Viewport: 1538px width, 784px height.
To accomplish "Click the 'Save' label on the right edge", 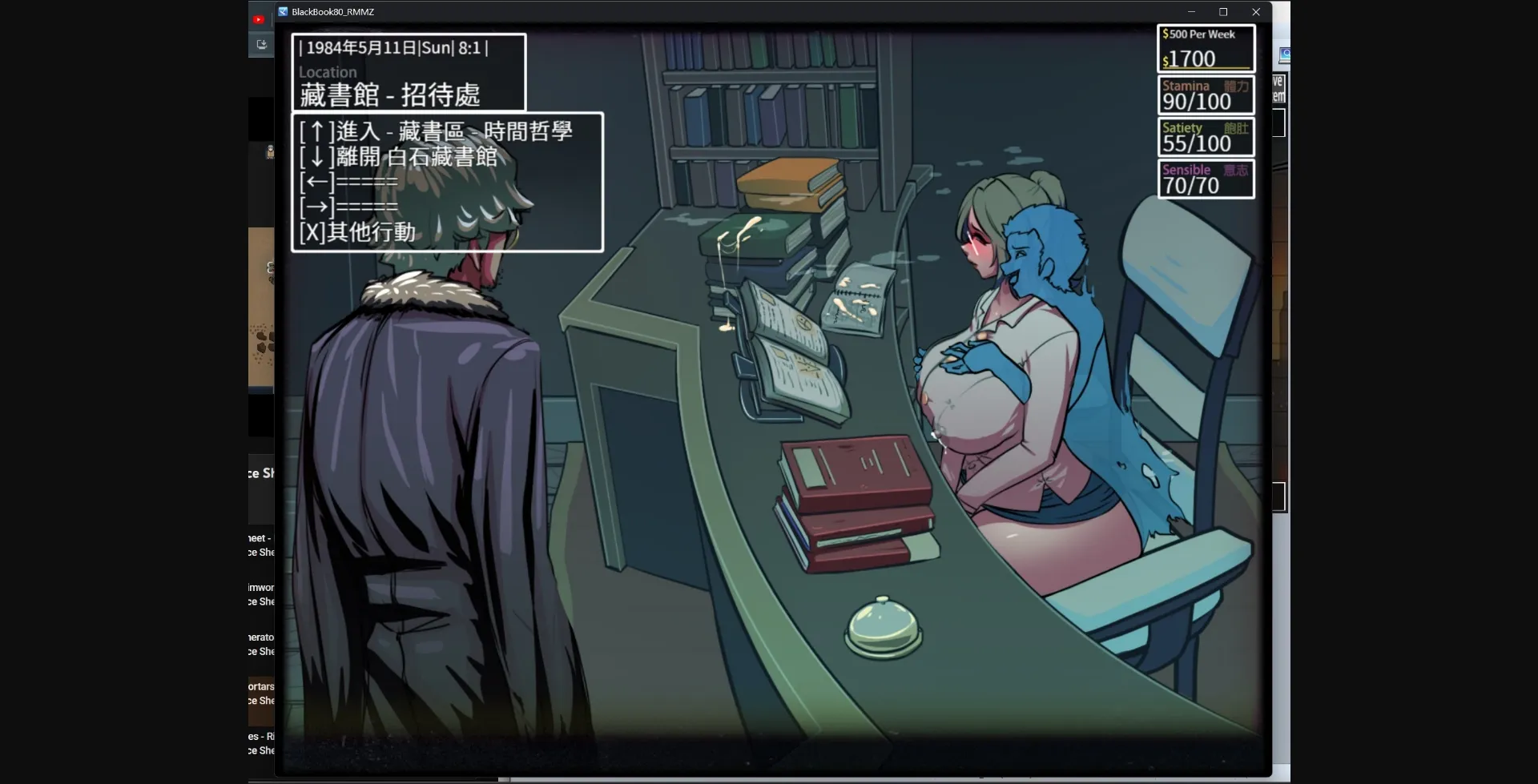I will 1278,81.
